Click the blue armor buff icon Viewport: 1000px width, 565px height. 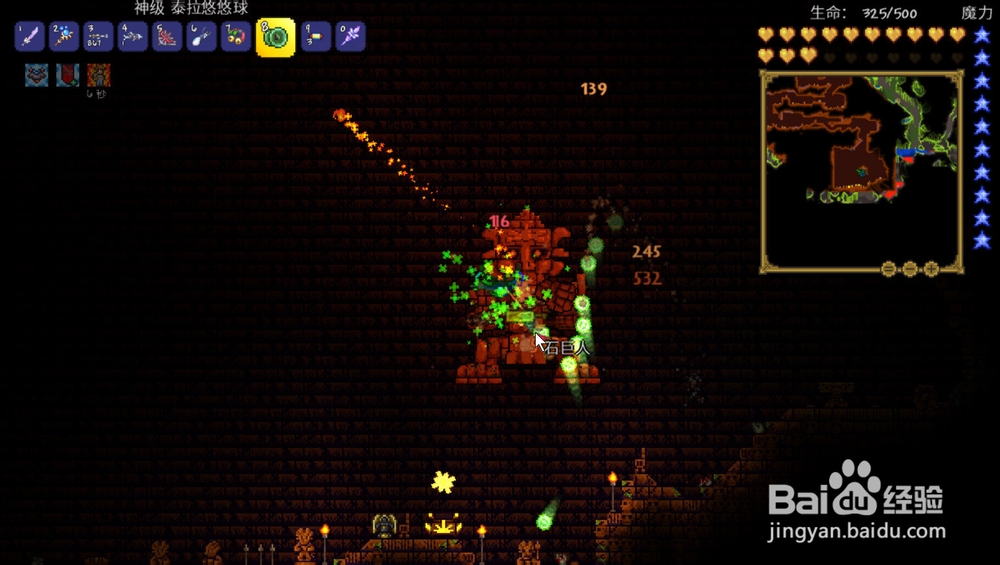pyautogui.click(x=37, y=75)
